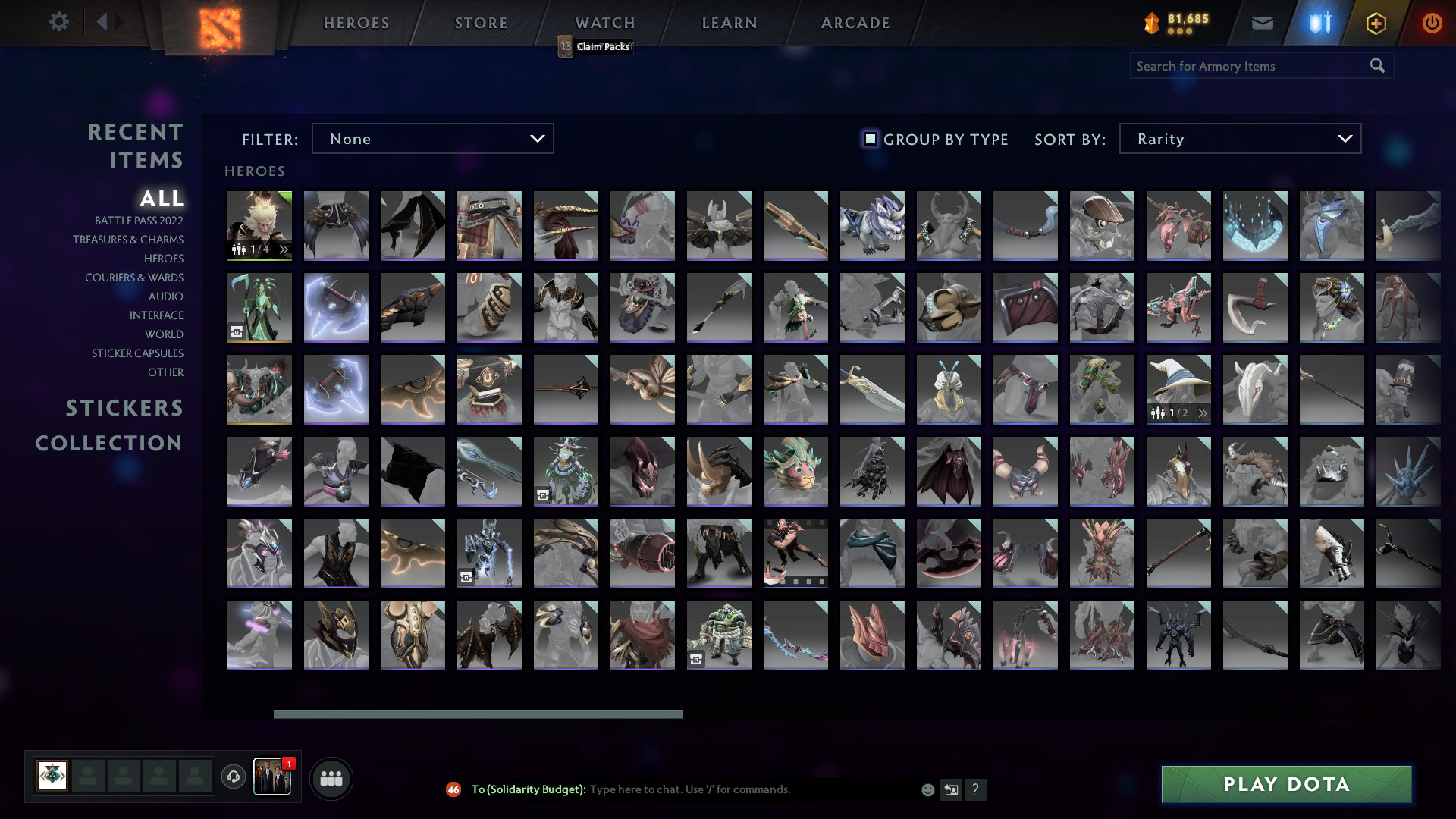Screen dimensions: 1456x819
Task: Toggle voice chat with the headset icon
Action: [233, 777]
